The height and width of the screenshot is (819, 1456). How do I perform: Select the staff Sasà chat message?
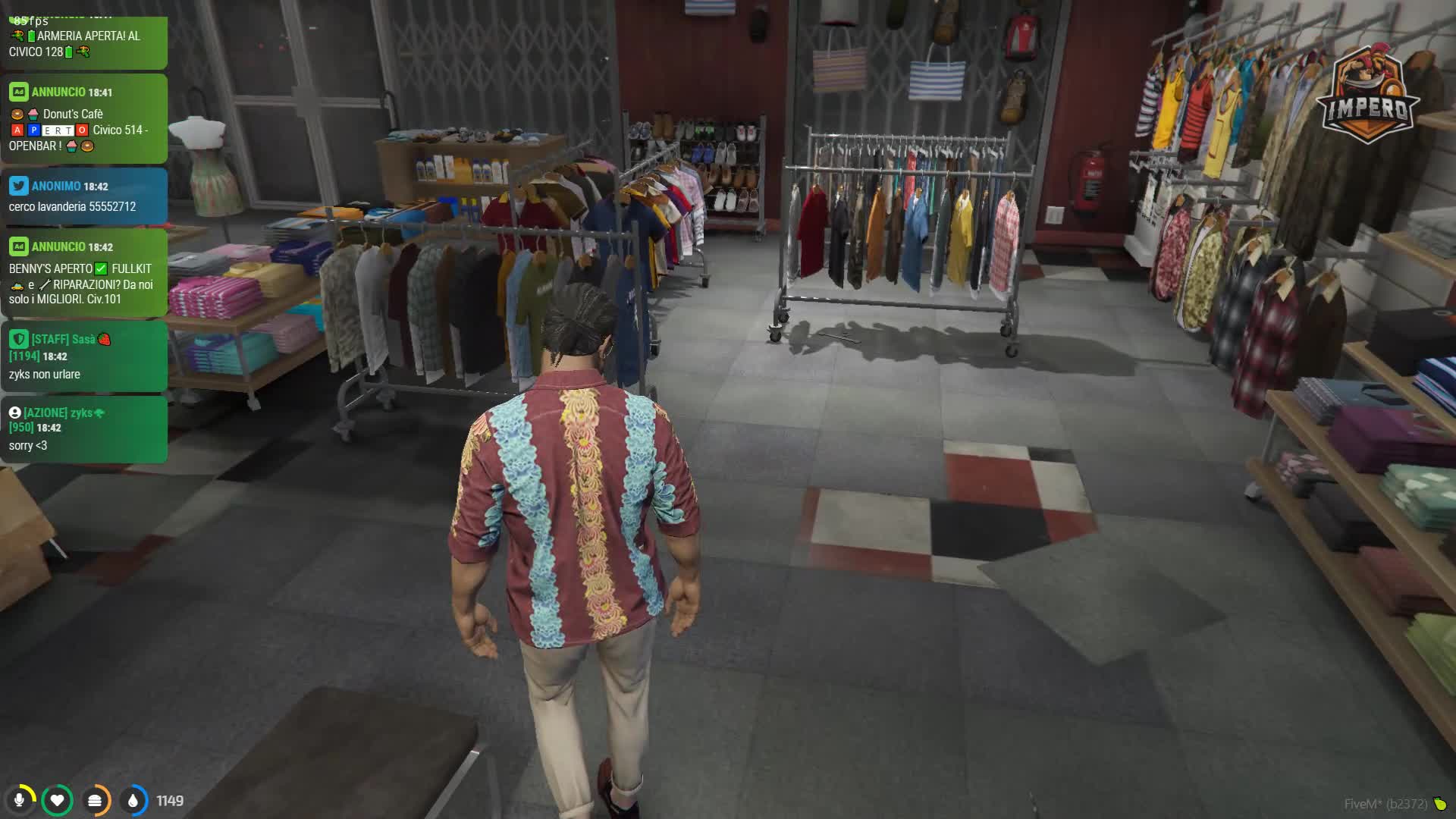(83, 356)
